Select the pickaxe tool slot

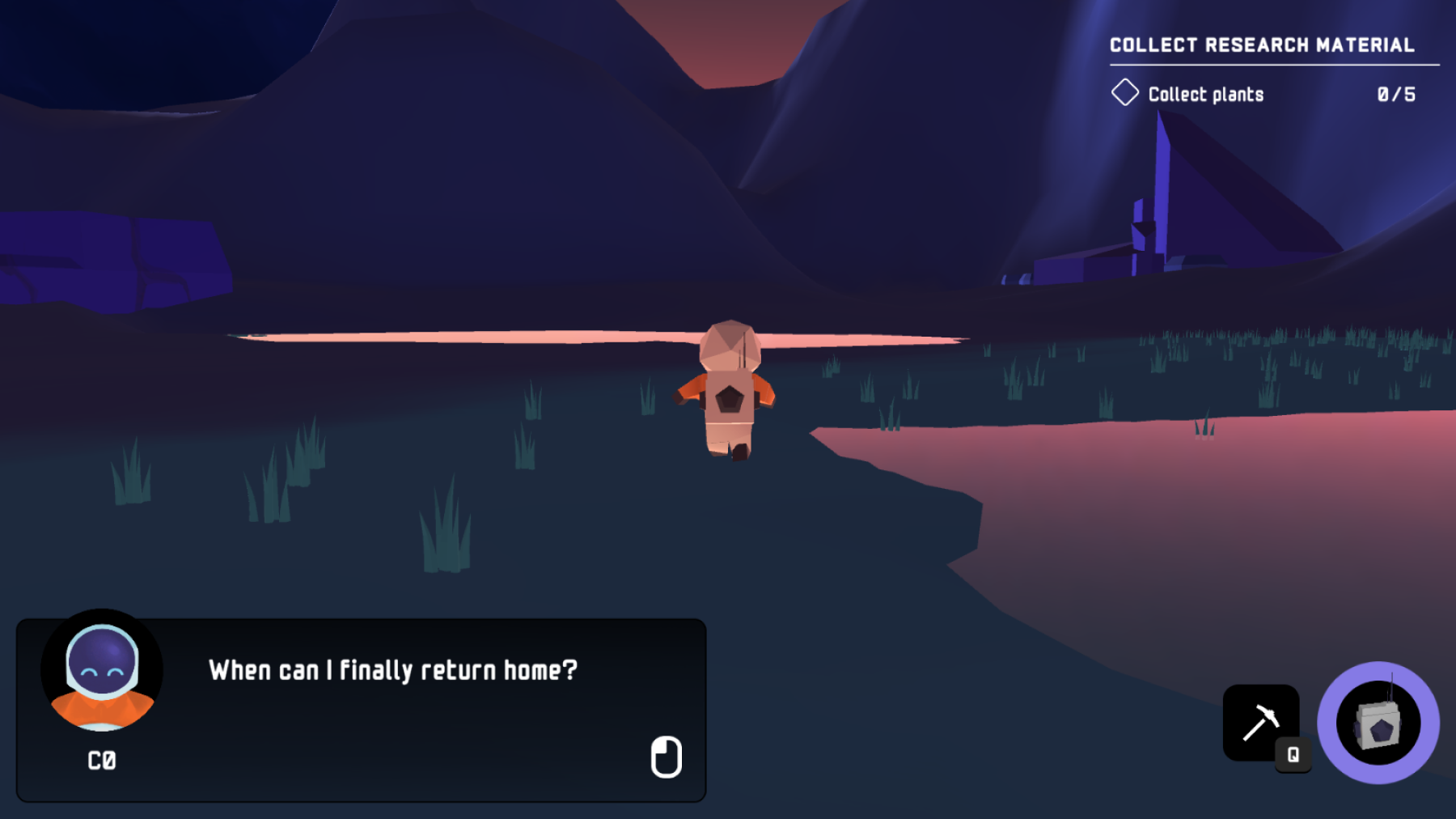(1260, 722)
